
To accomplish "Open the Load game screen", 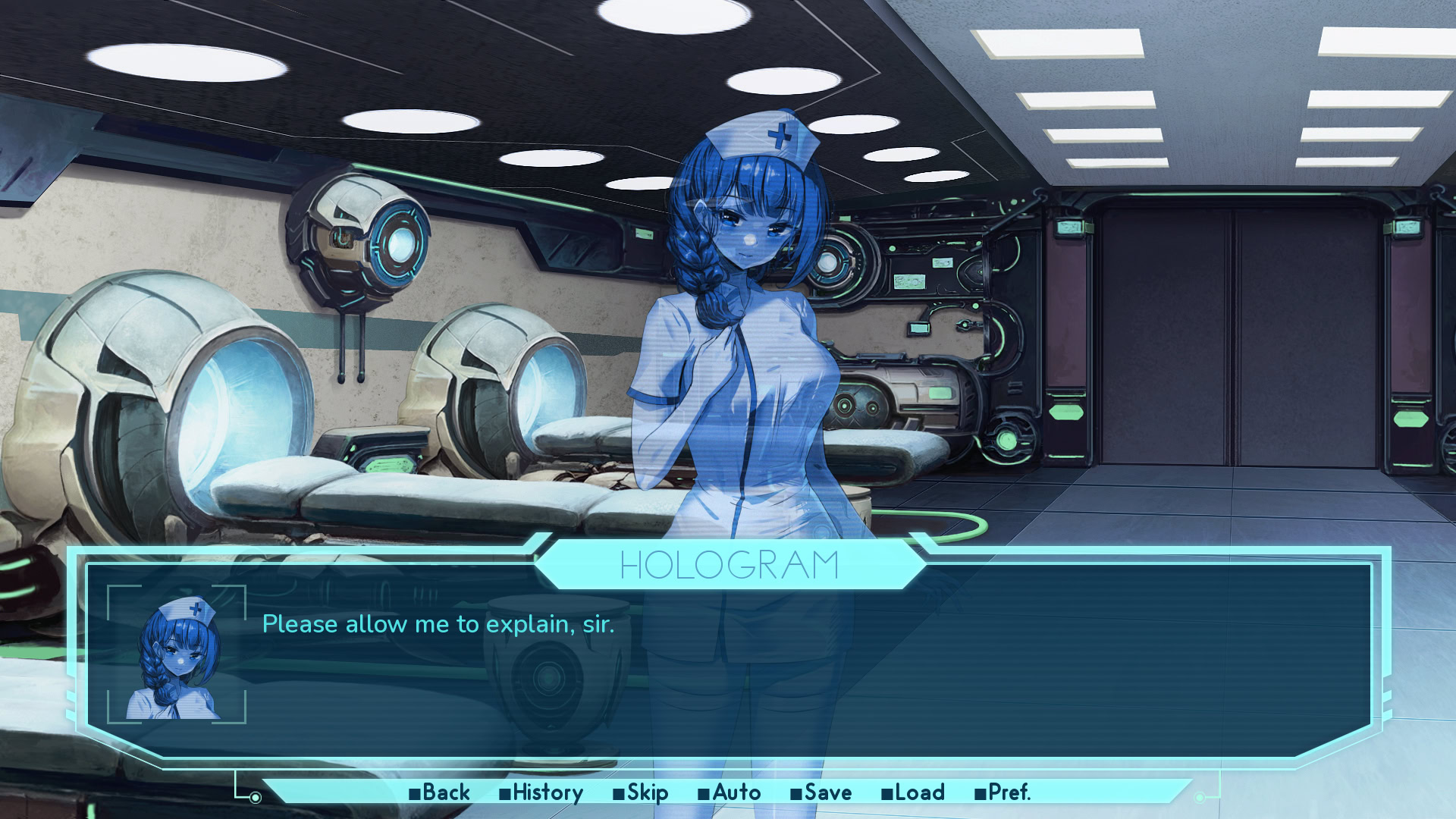I will pyautogui.click(x=913, y=792).
